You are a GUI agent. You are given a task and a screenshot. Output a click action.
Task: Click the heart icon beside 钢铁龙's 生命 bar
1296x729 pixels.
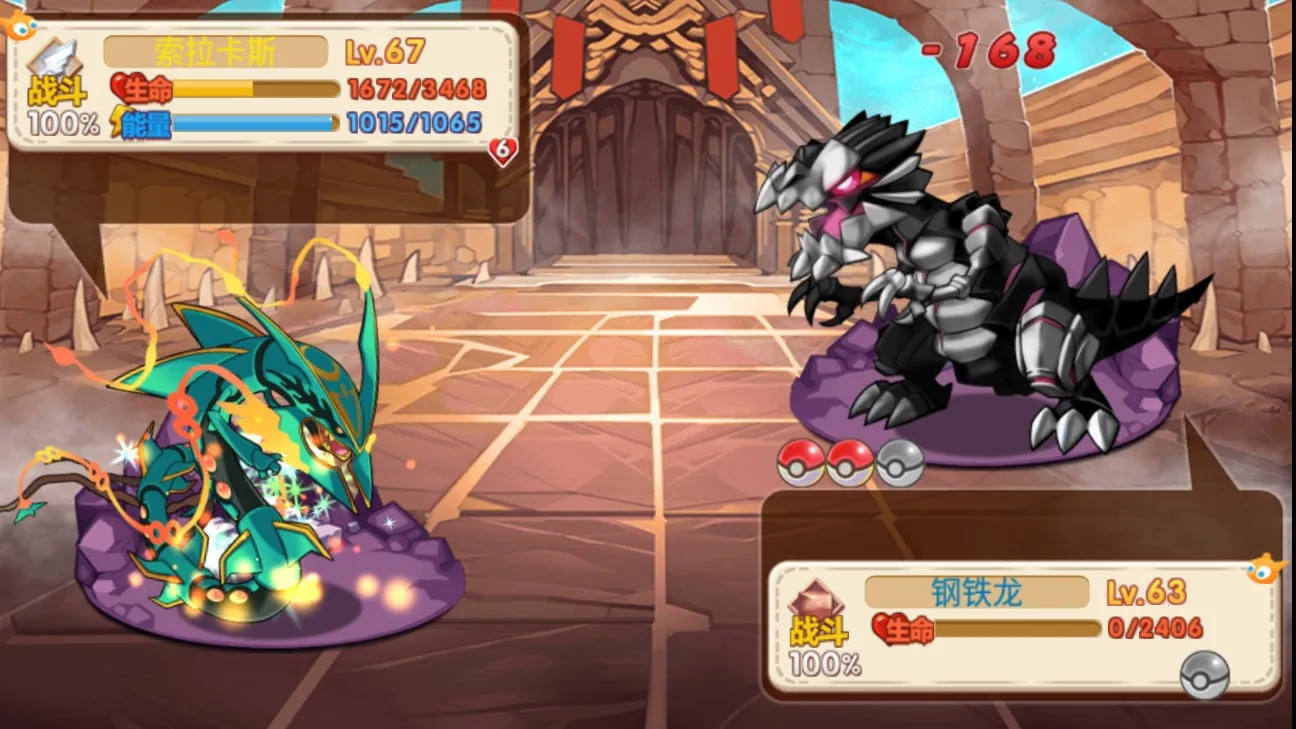[x=884, y=629]
